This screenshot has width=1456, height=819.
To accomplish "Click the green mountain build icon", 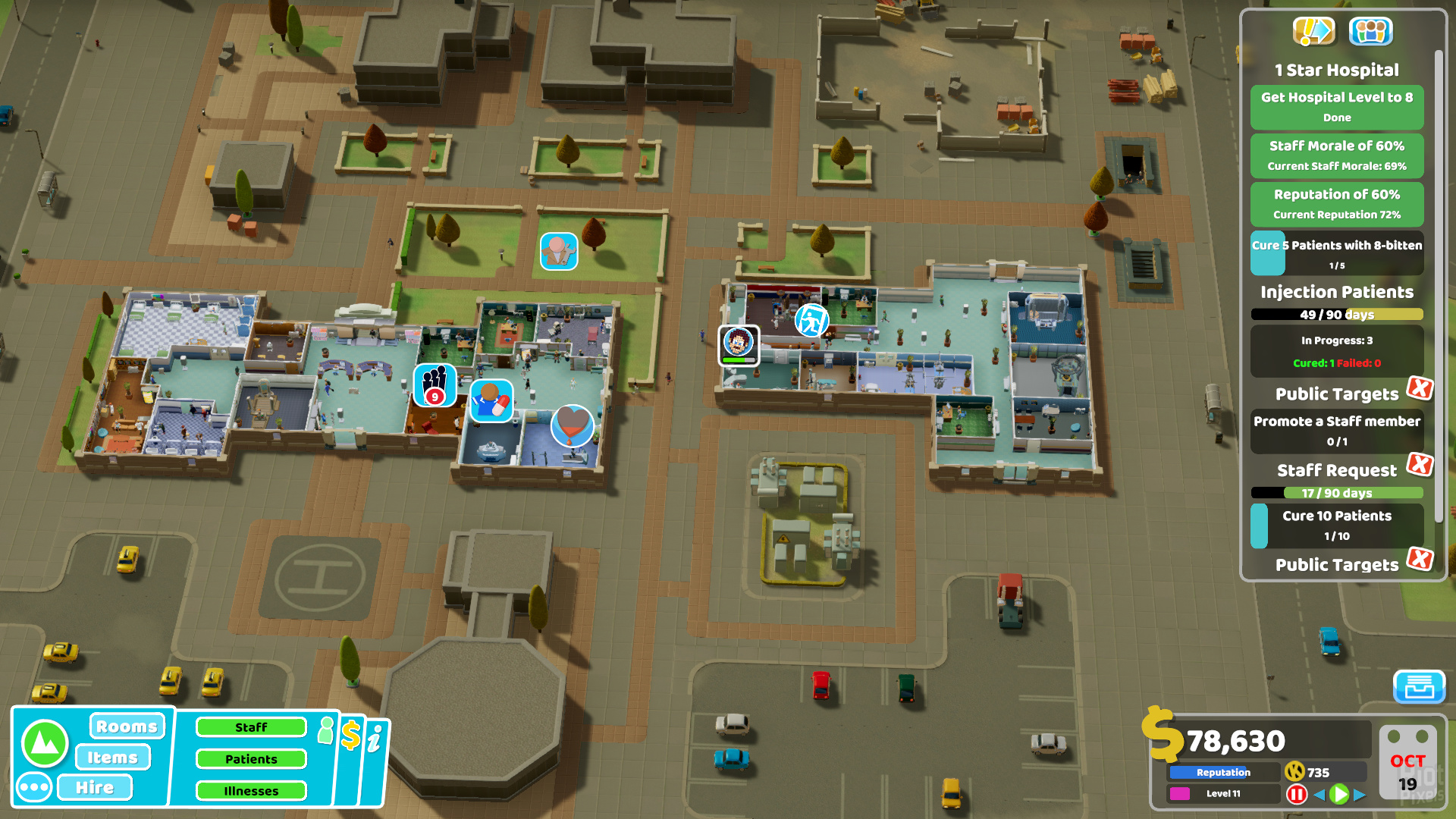I will 45,743.
